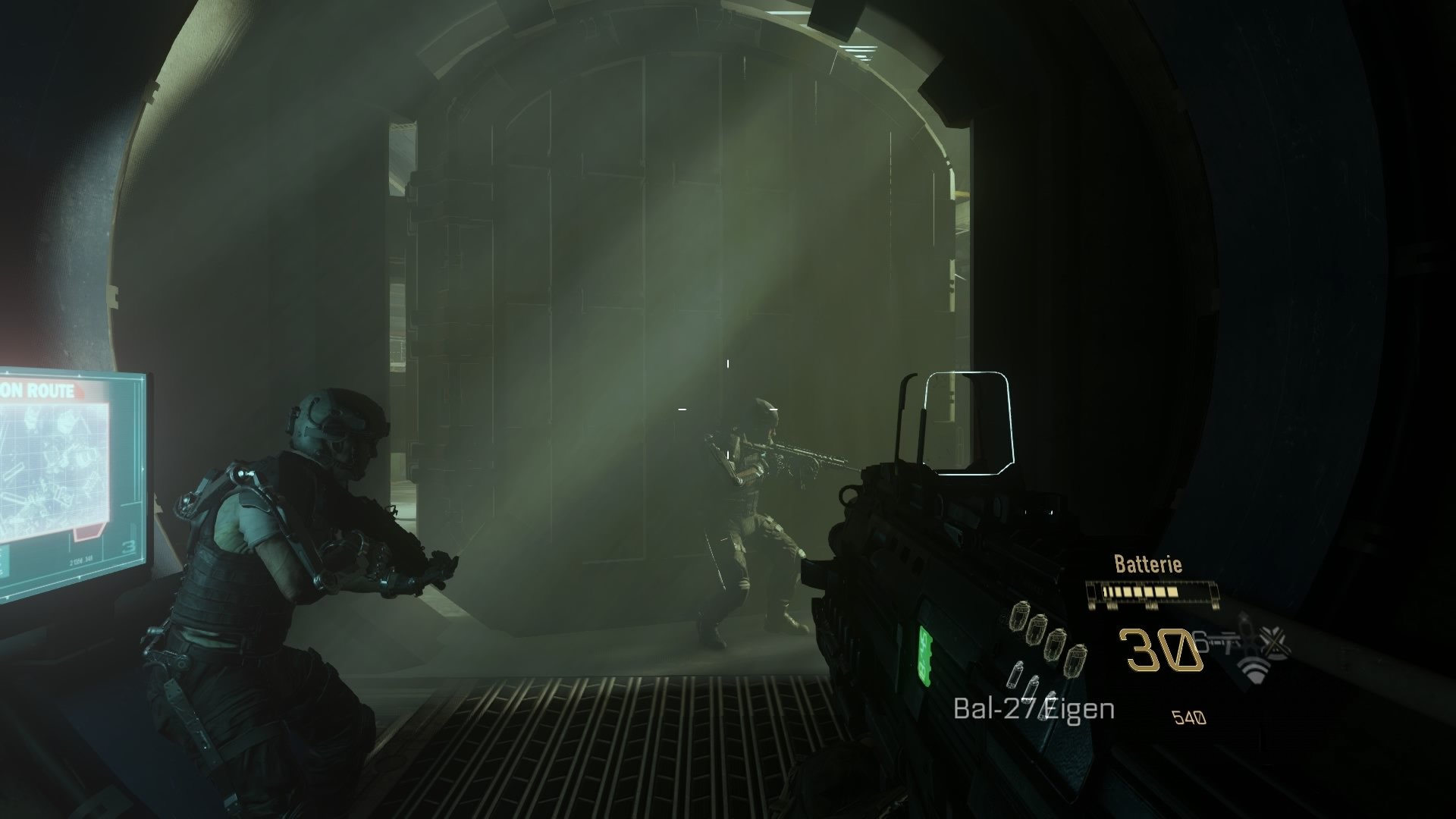Select the grenade cluster icon on the HUD
Image resolution: width=1456 pixels, height=819 pixels.
click(1046, 637)
